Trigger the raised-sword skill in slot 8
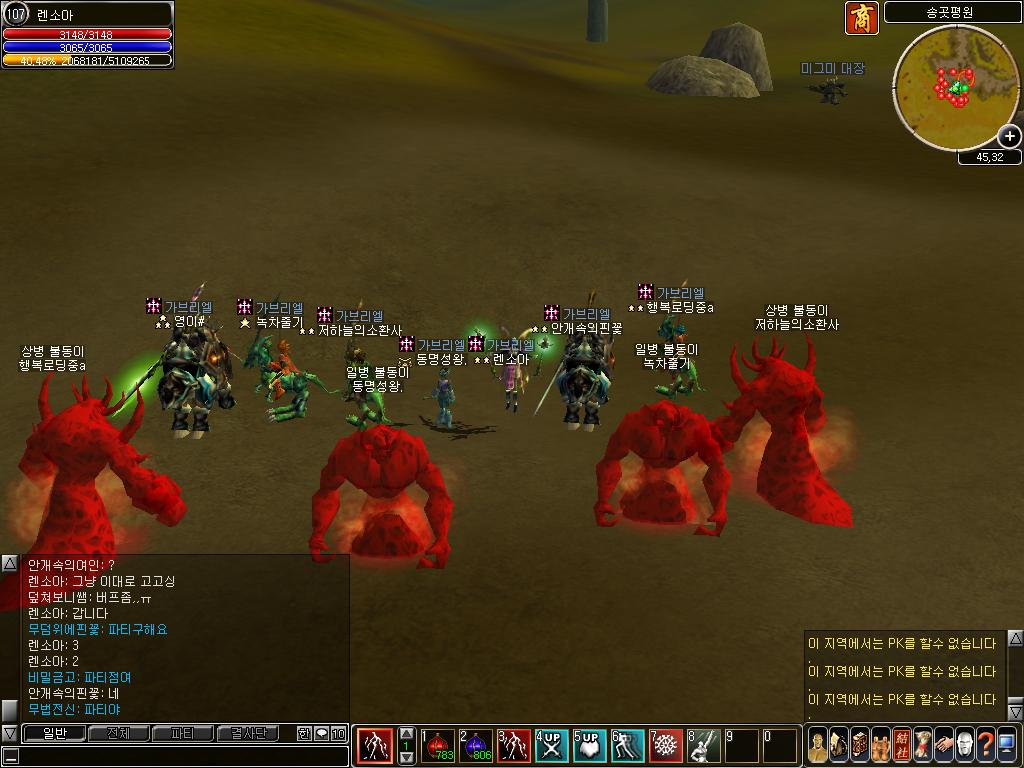The width and height of the screenshot is (1024, 768). coord(703,746)
